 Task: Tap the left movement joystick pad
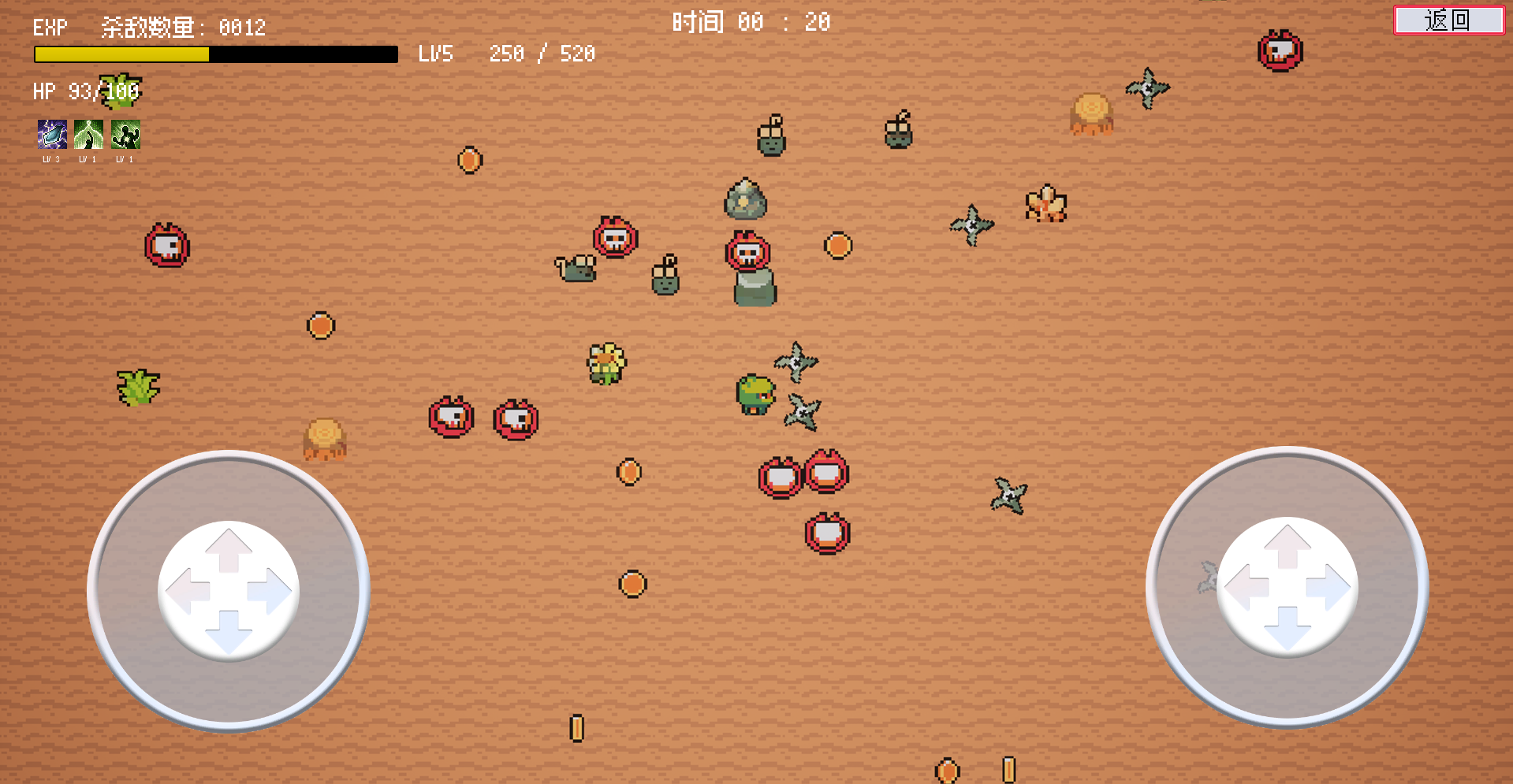(229, 590)
